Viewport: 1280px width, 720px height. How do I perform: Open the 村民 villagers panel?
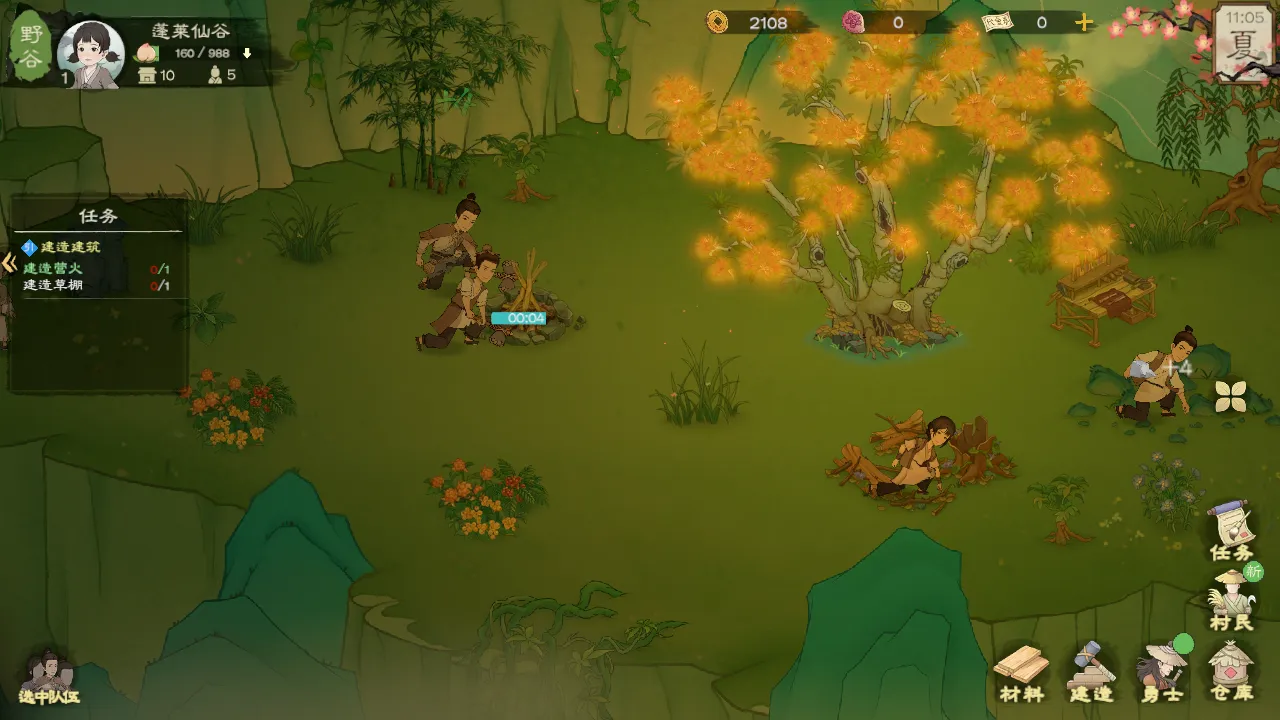pos(1231,600)
